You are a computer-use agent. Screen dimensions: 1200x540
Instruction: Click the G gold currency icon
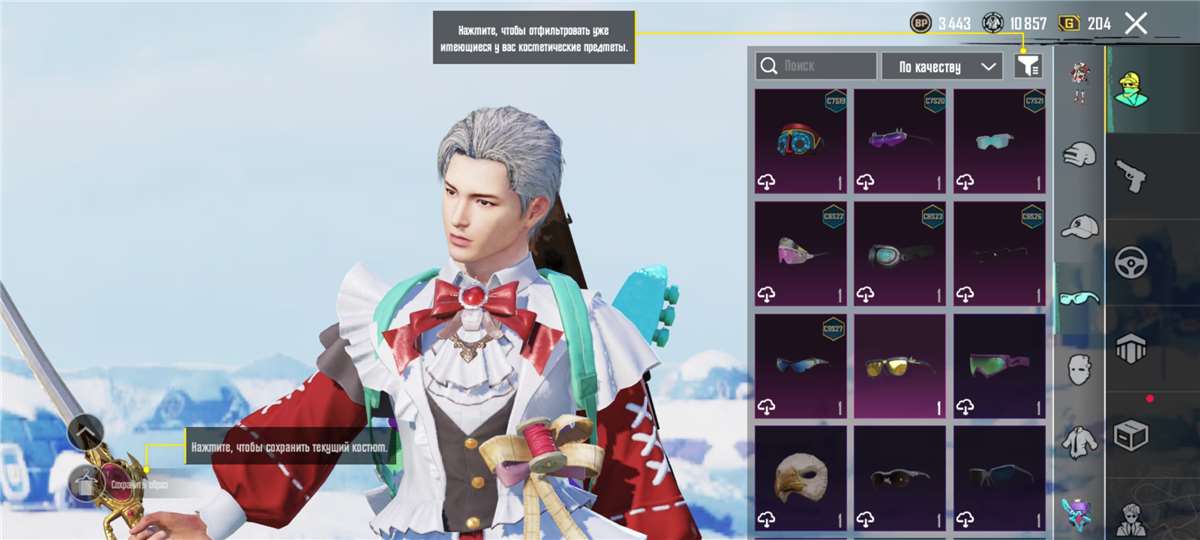coord(1069,23)
